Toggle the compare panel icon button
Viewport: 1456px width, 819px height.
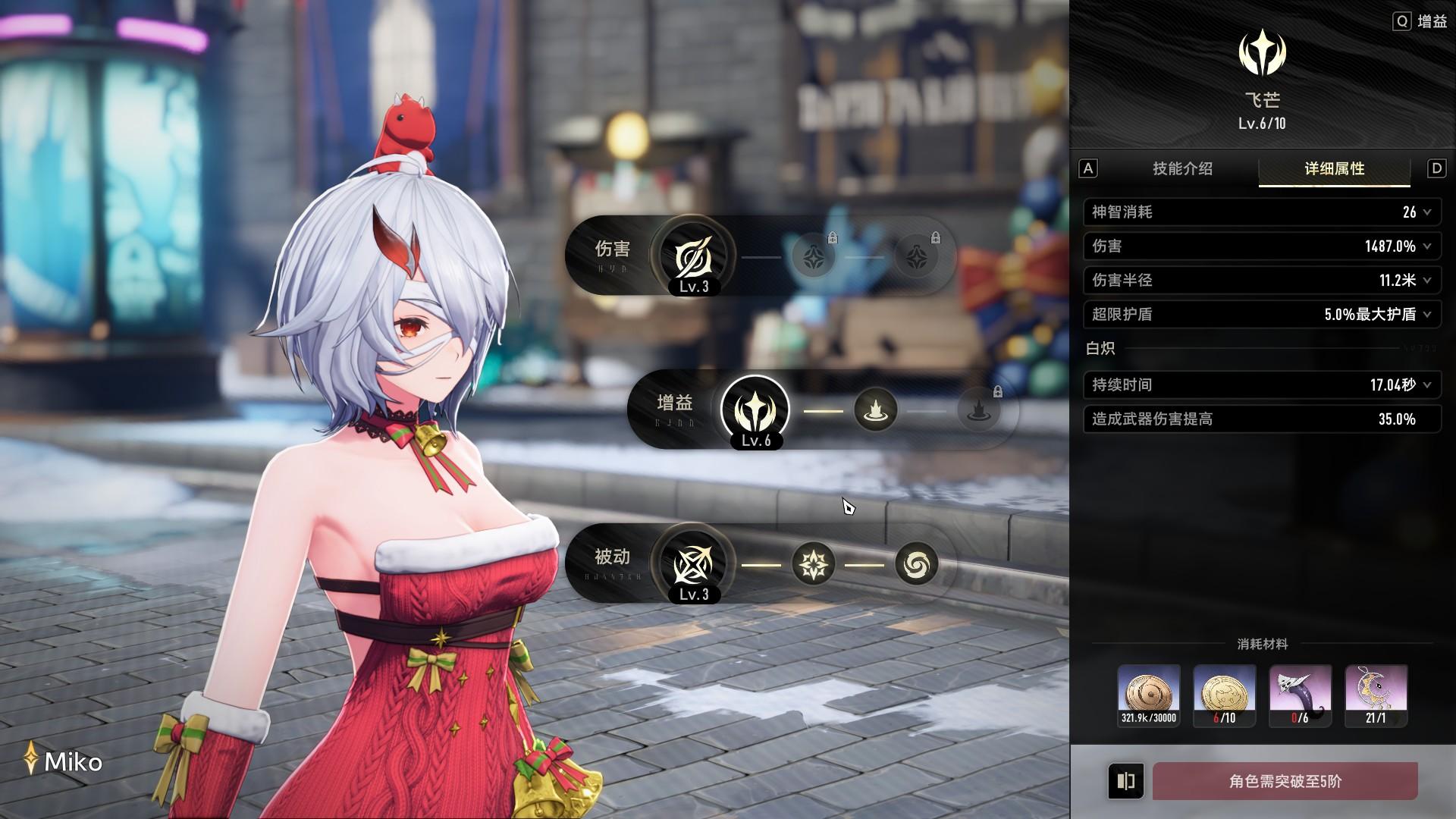(1126, 781)
